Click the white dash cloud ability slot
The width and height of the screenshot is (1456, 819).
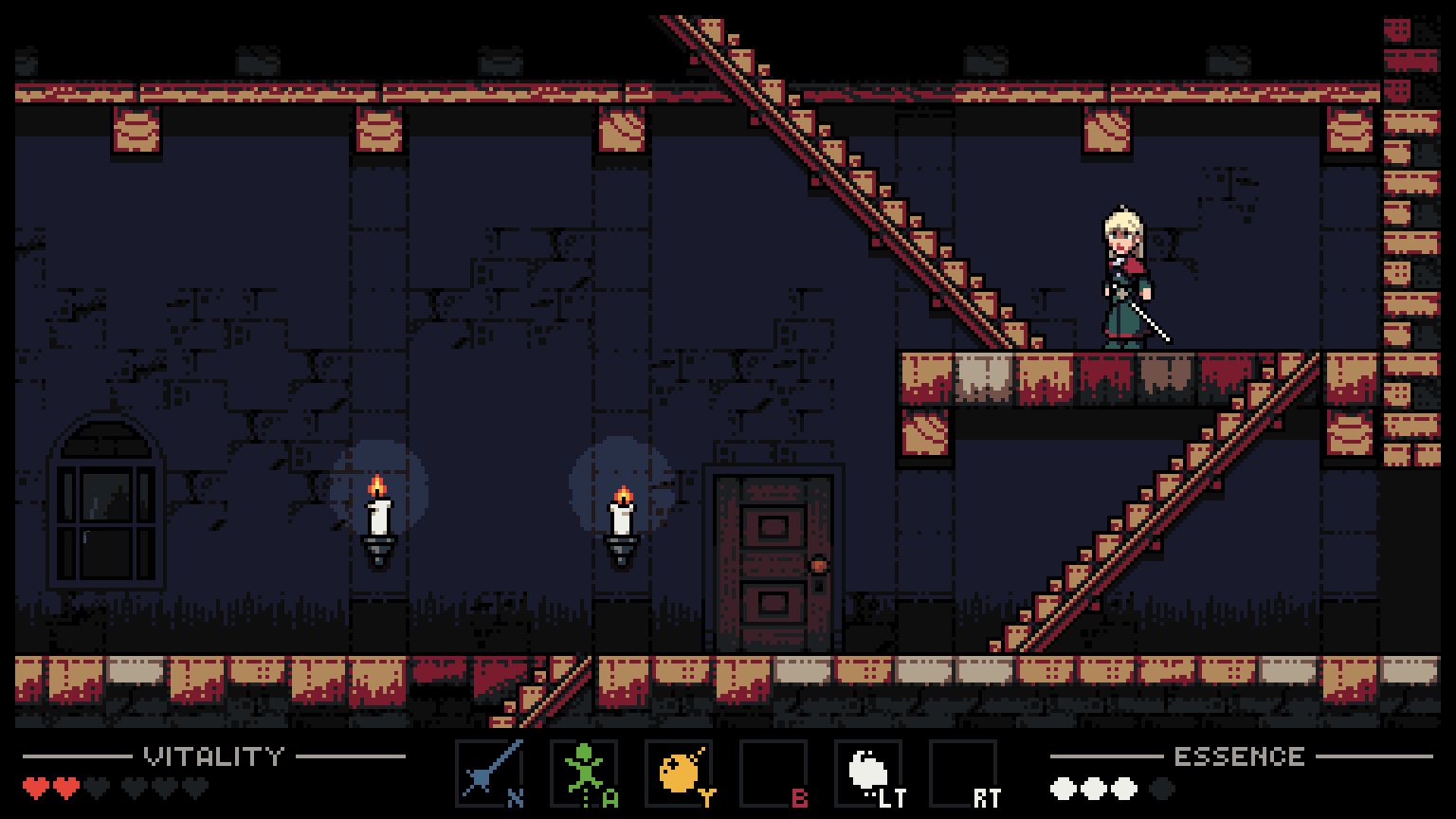[868, 772]
